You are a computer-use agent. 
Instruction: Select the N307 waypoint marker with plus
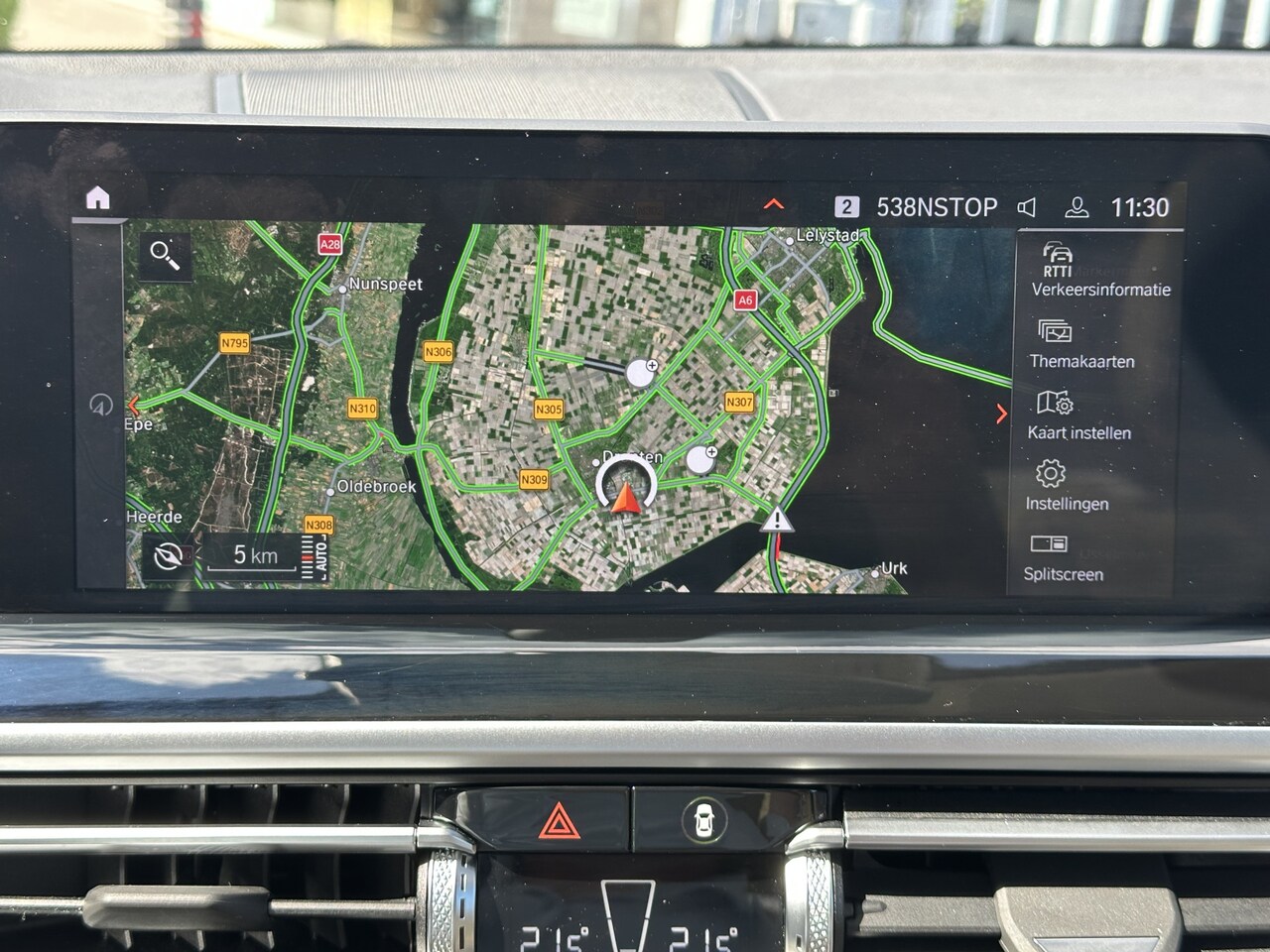(x=701, y=459)
